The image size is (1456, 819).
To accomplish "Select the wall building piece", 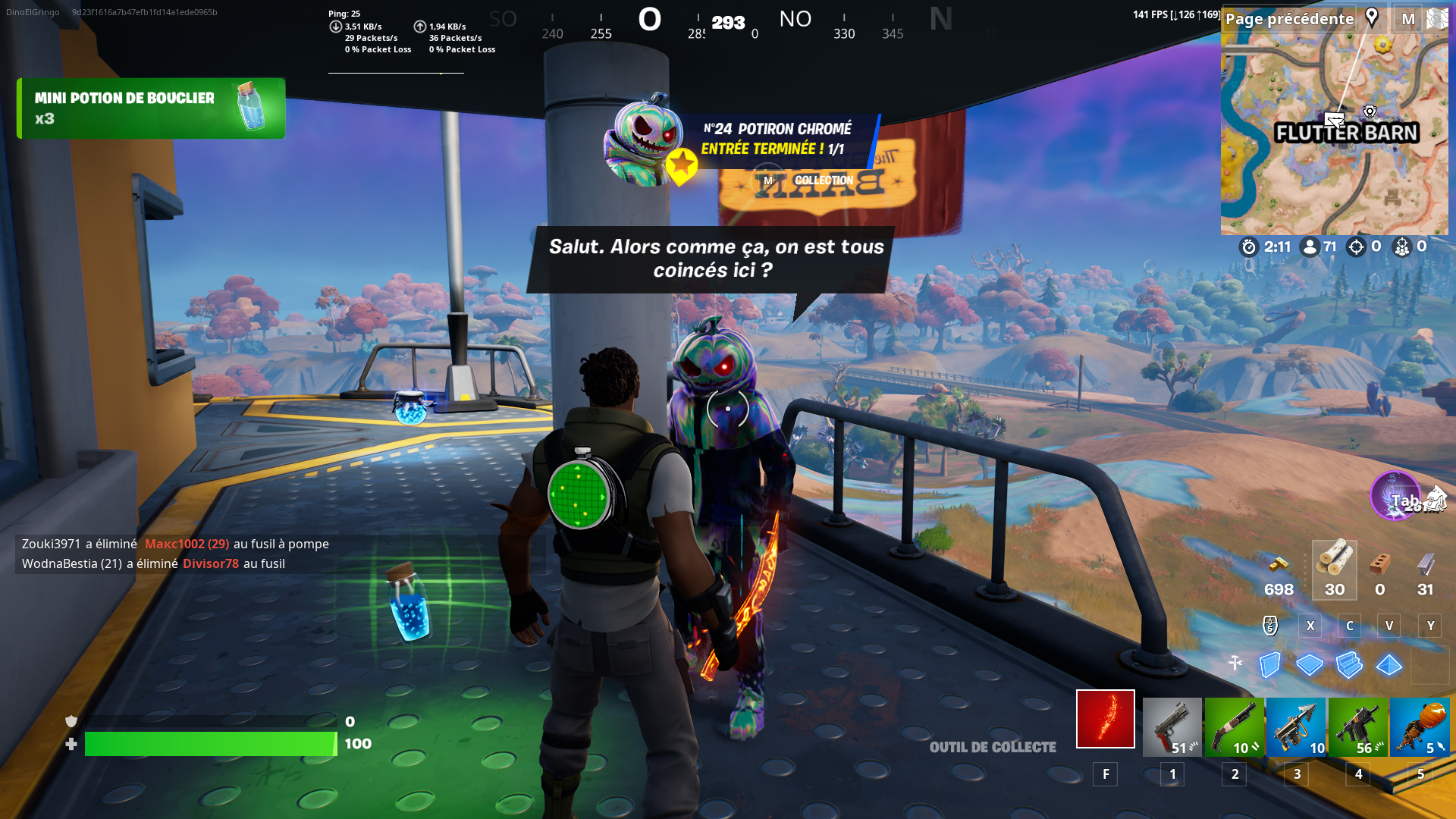I will click(x=1271, y=665).
